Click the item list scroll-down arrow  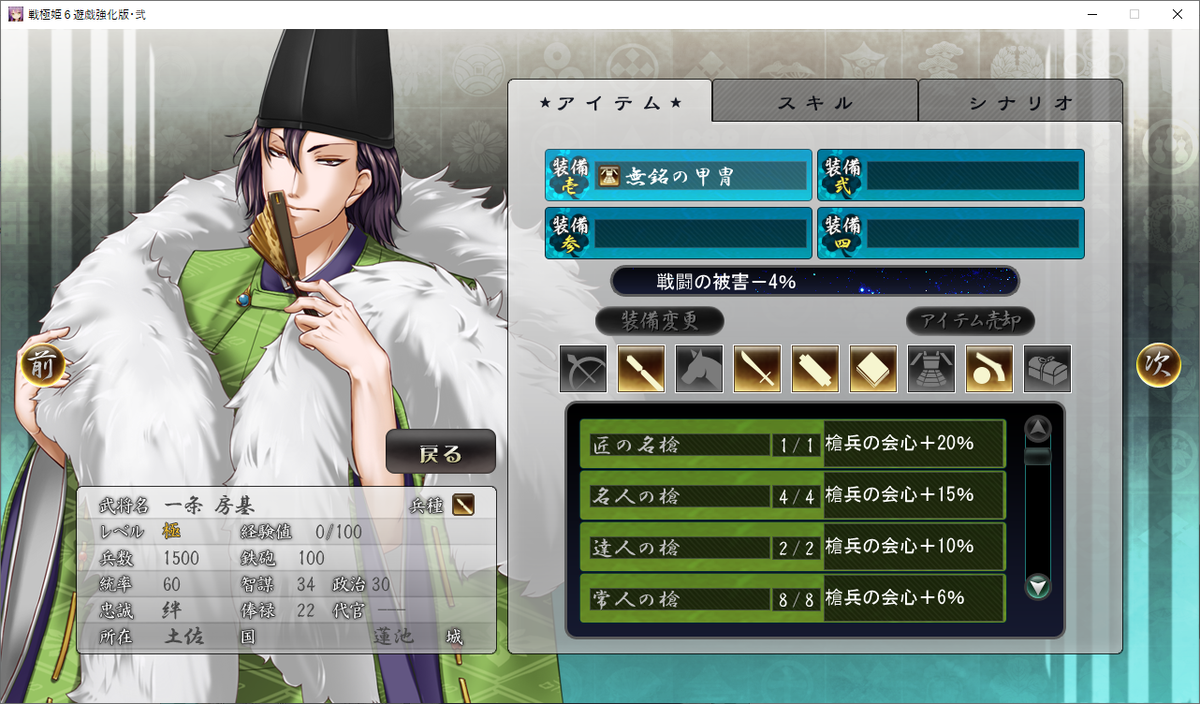(x=1039, y=586)
